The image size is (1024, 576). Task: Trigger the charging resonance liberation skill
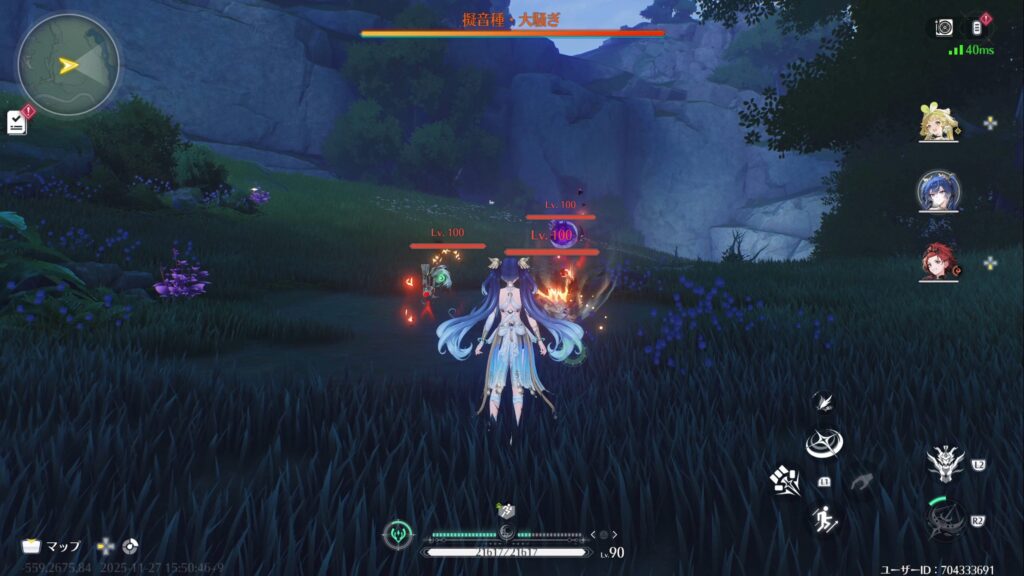[x=944, y=520]
